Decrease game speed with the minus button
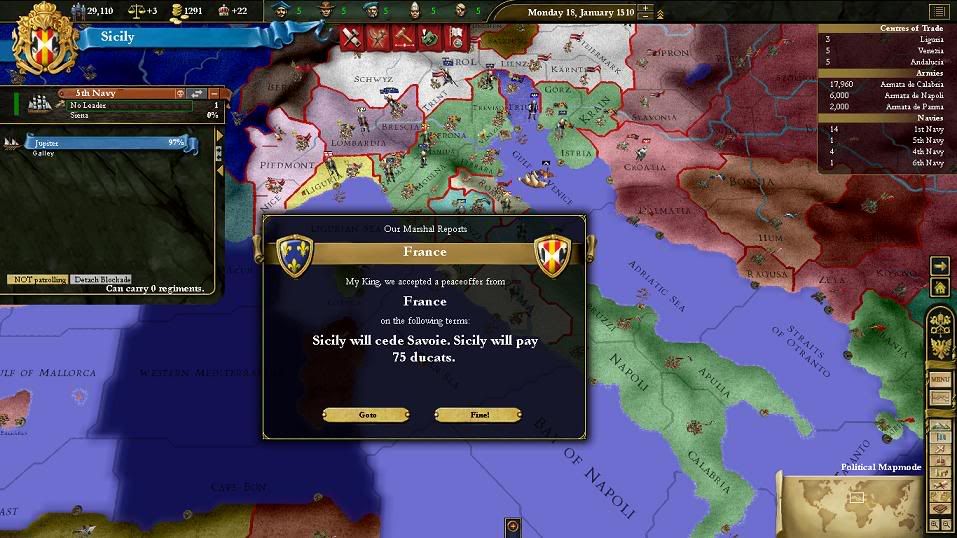The width and height of the screenshot is (957, 538). (x=646, y=18)
